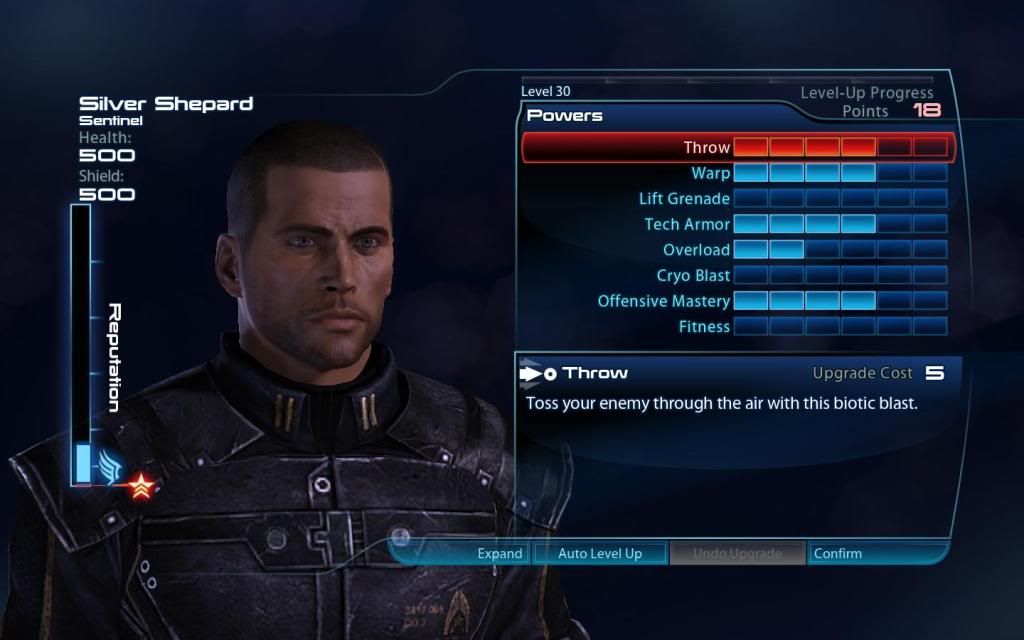The image size is (1024, 640).
Task: Highlight the Tech Armor power
Action: click(687, 224)
